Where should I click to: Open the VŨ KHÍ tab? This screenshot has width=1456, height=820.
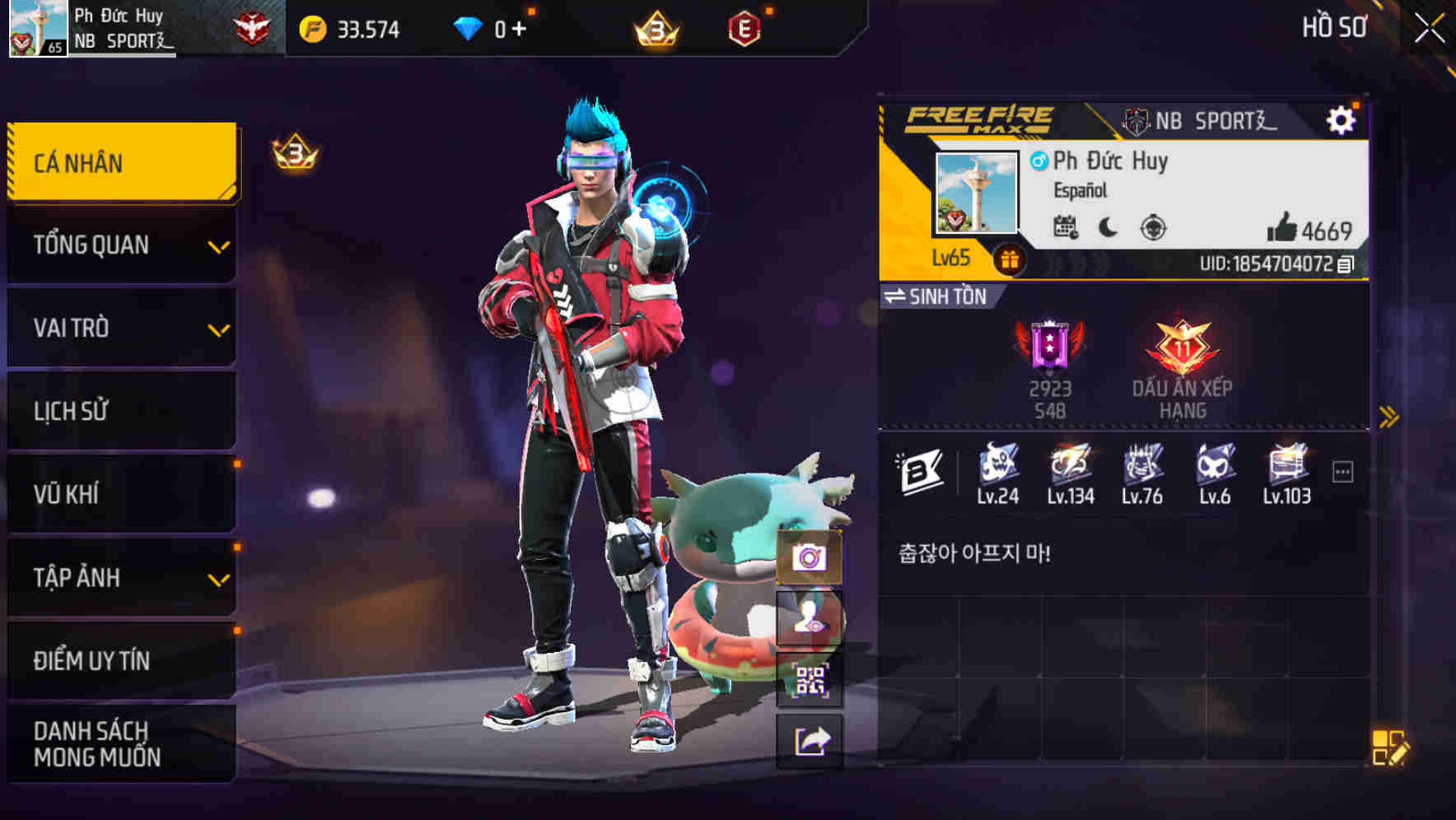[x=120, y=494]
